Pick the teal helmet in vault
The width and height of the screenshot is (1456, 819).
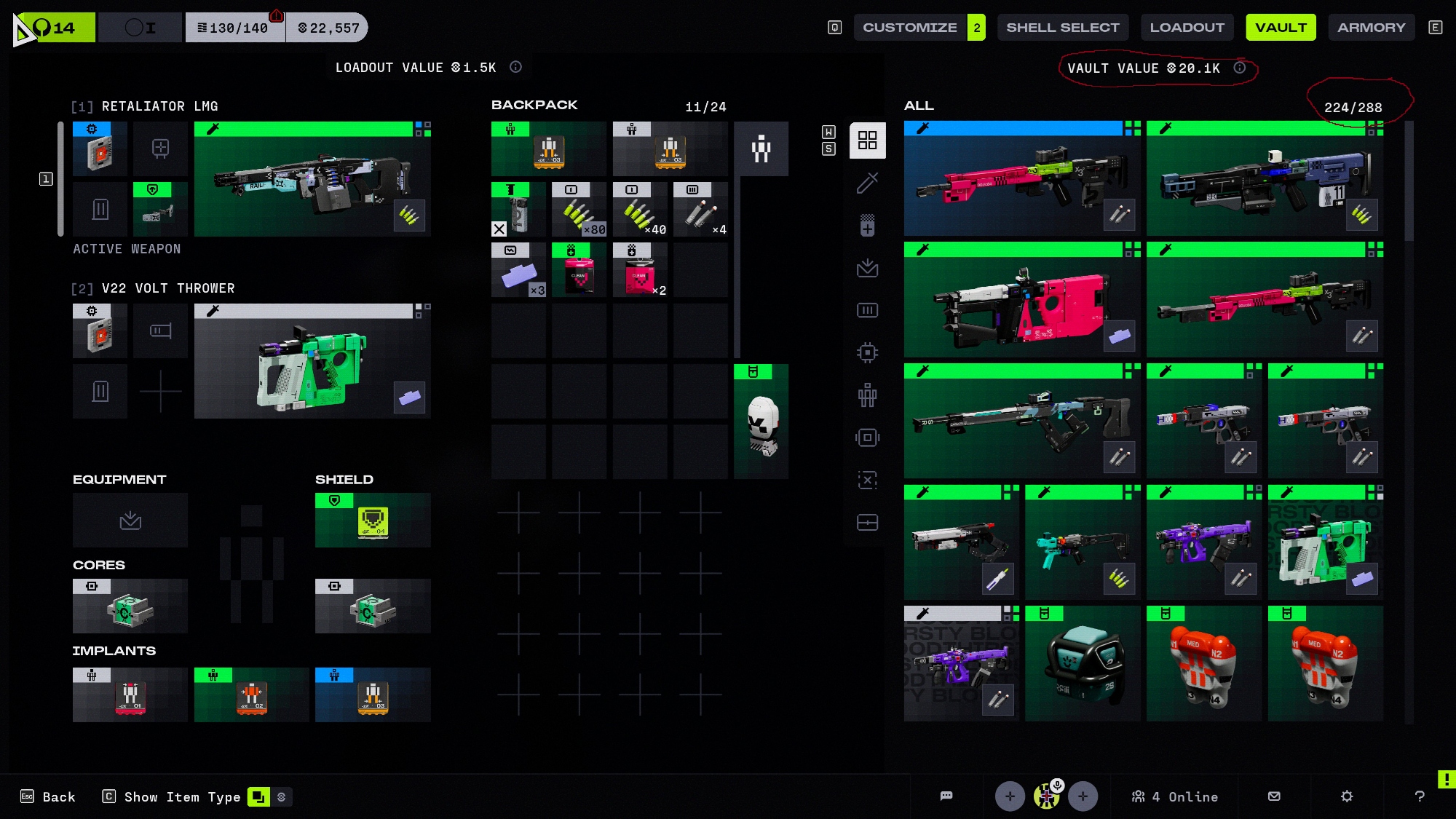[x=1083, y=664]
